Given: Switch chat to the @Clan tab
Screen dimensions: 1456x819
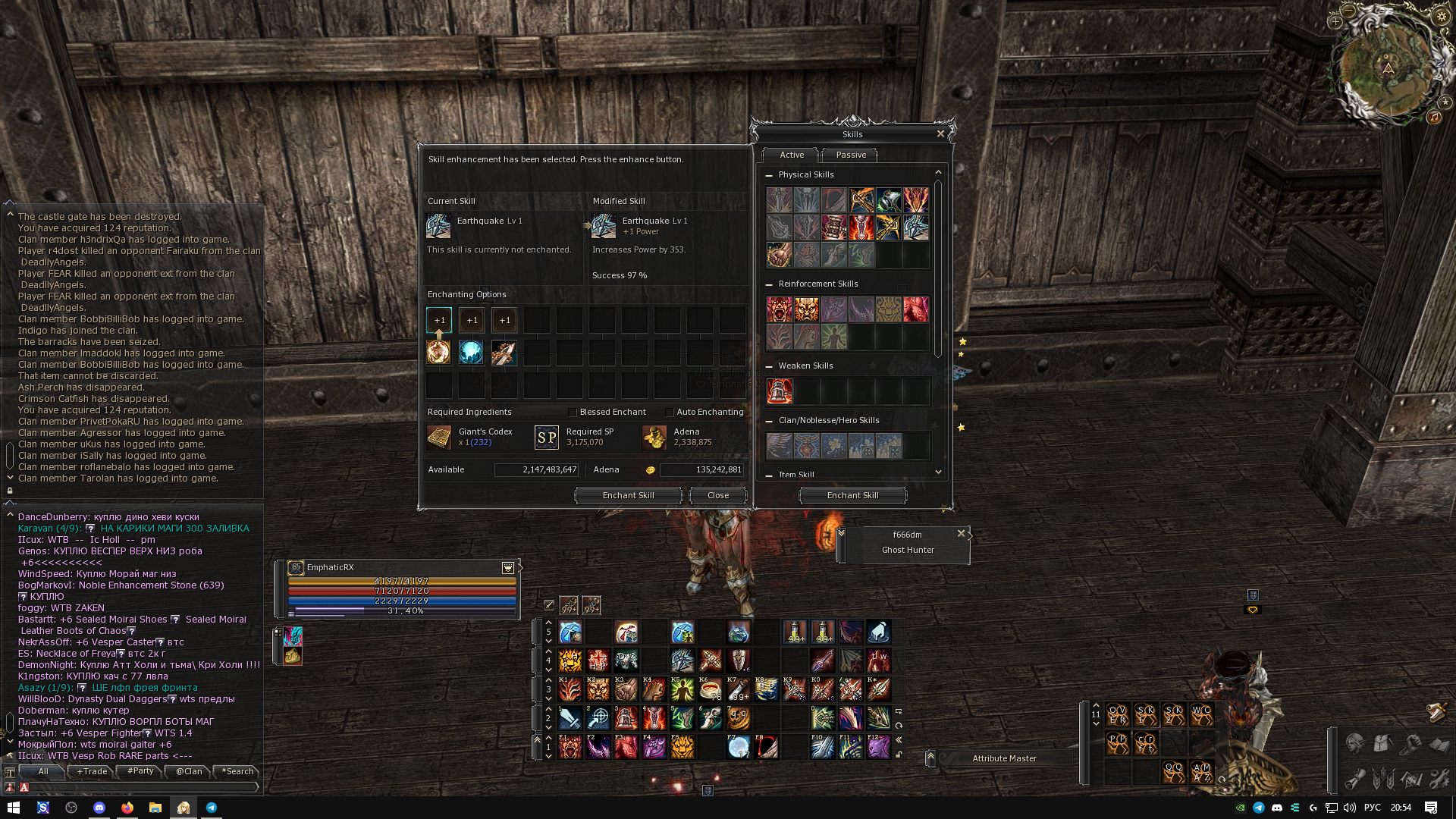Looking at the screenshot, I should 189,771.
